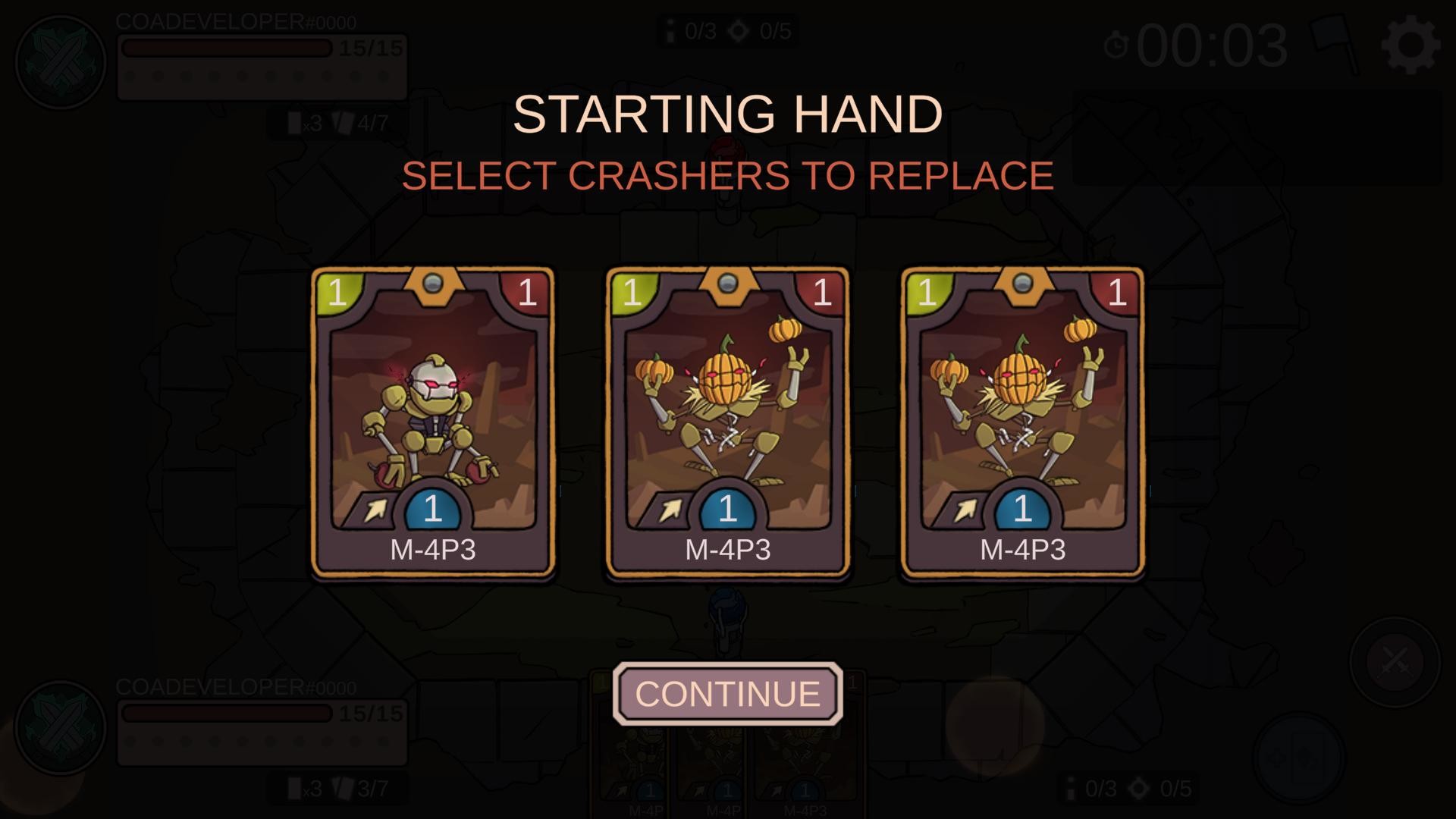Click the CONTINUE button

pyautogui.click(x=726, y=692)
